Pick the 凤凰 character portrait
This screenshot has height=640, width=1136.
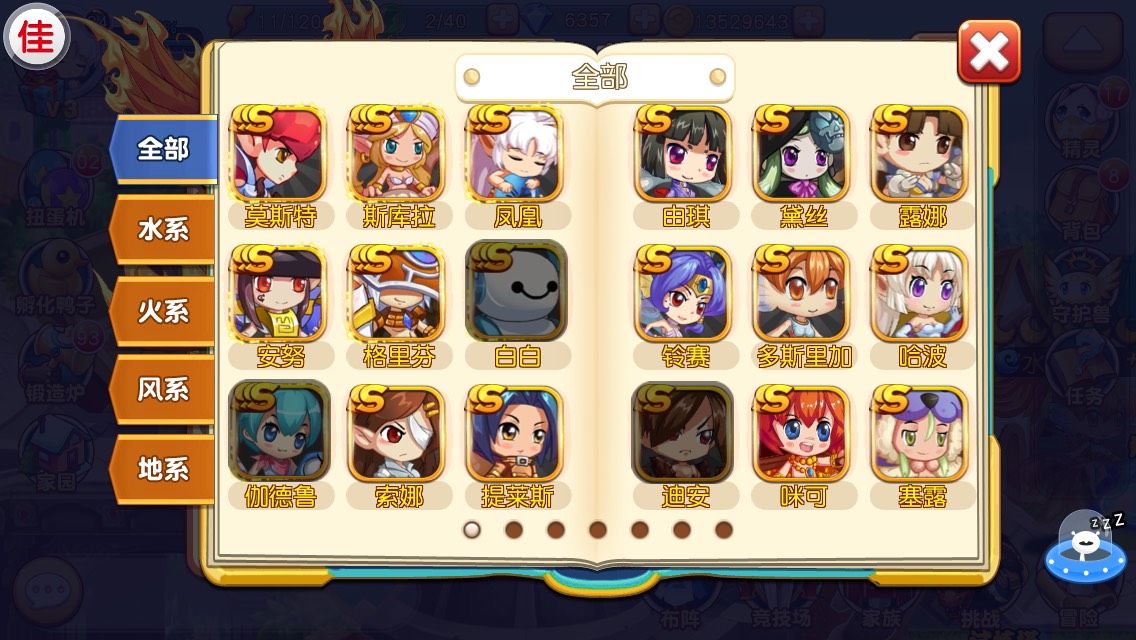516,155
